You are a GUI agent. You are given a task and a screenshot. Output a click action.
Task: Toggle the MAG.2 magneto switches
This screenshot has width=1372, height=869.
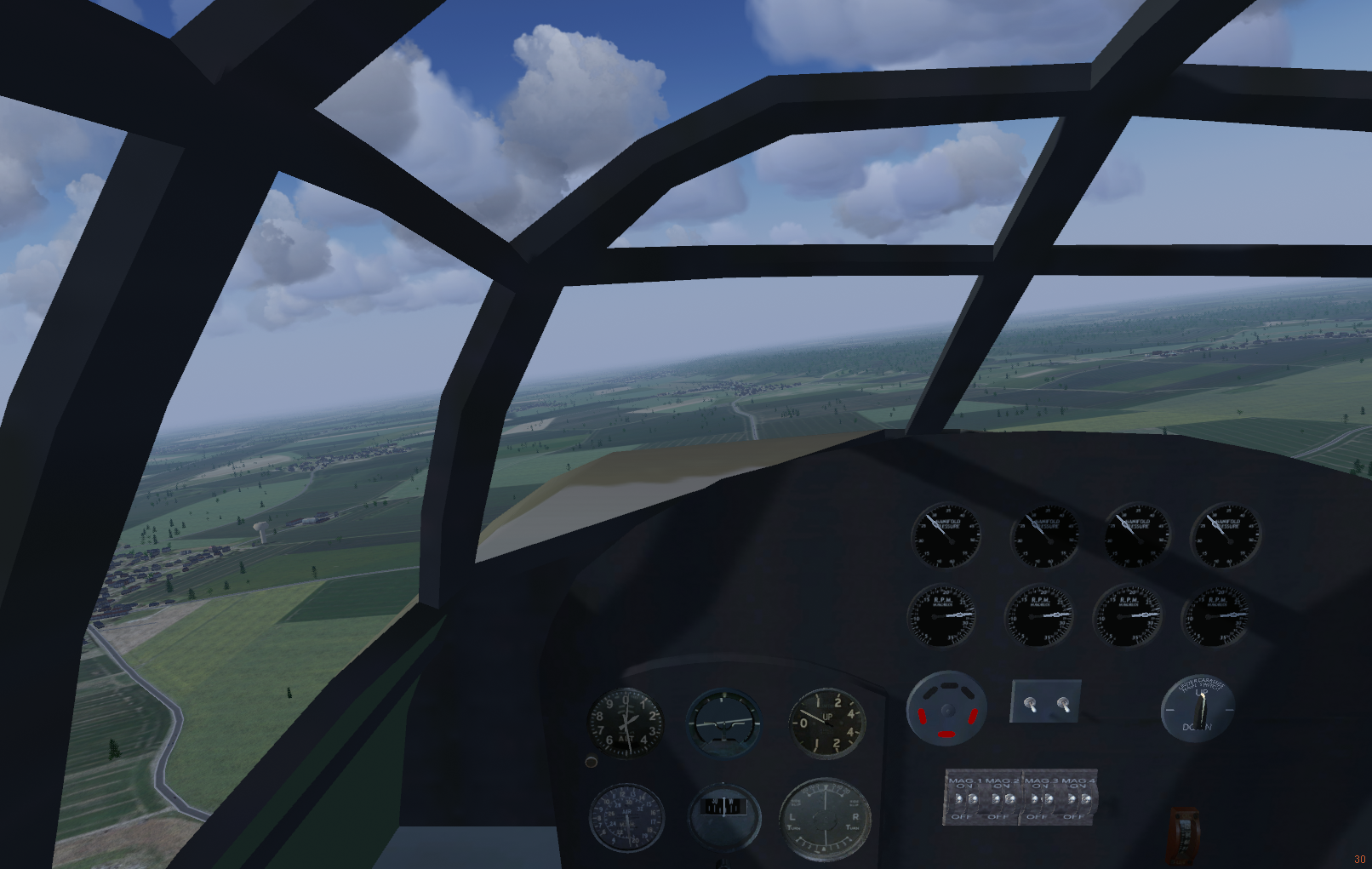[x=1003, y=799]
